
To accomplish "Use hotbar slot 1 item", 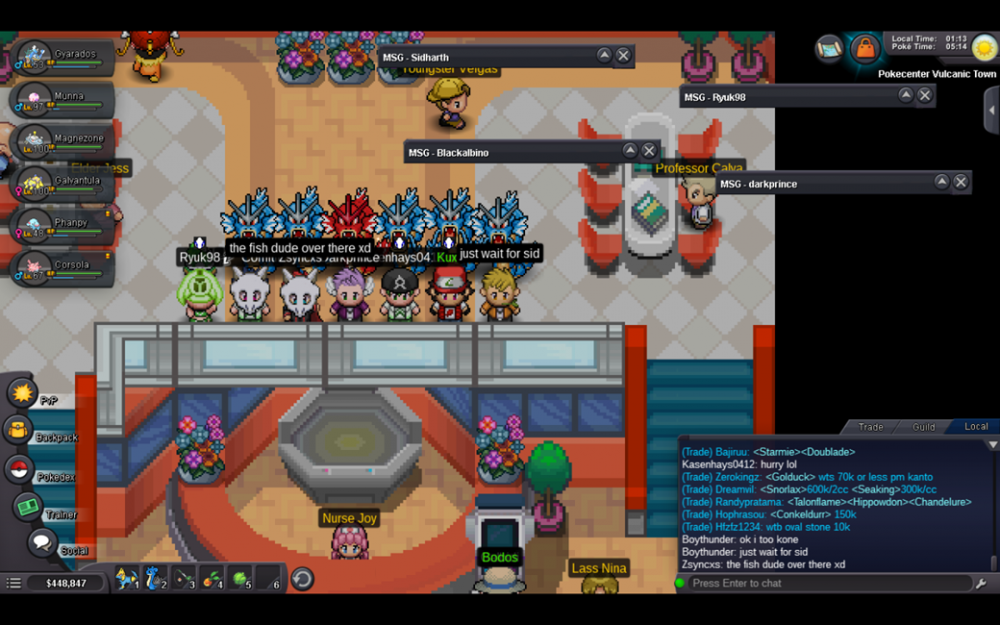I will pyautogui.click(x=126, y=578).
